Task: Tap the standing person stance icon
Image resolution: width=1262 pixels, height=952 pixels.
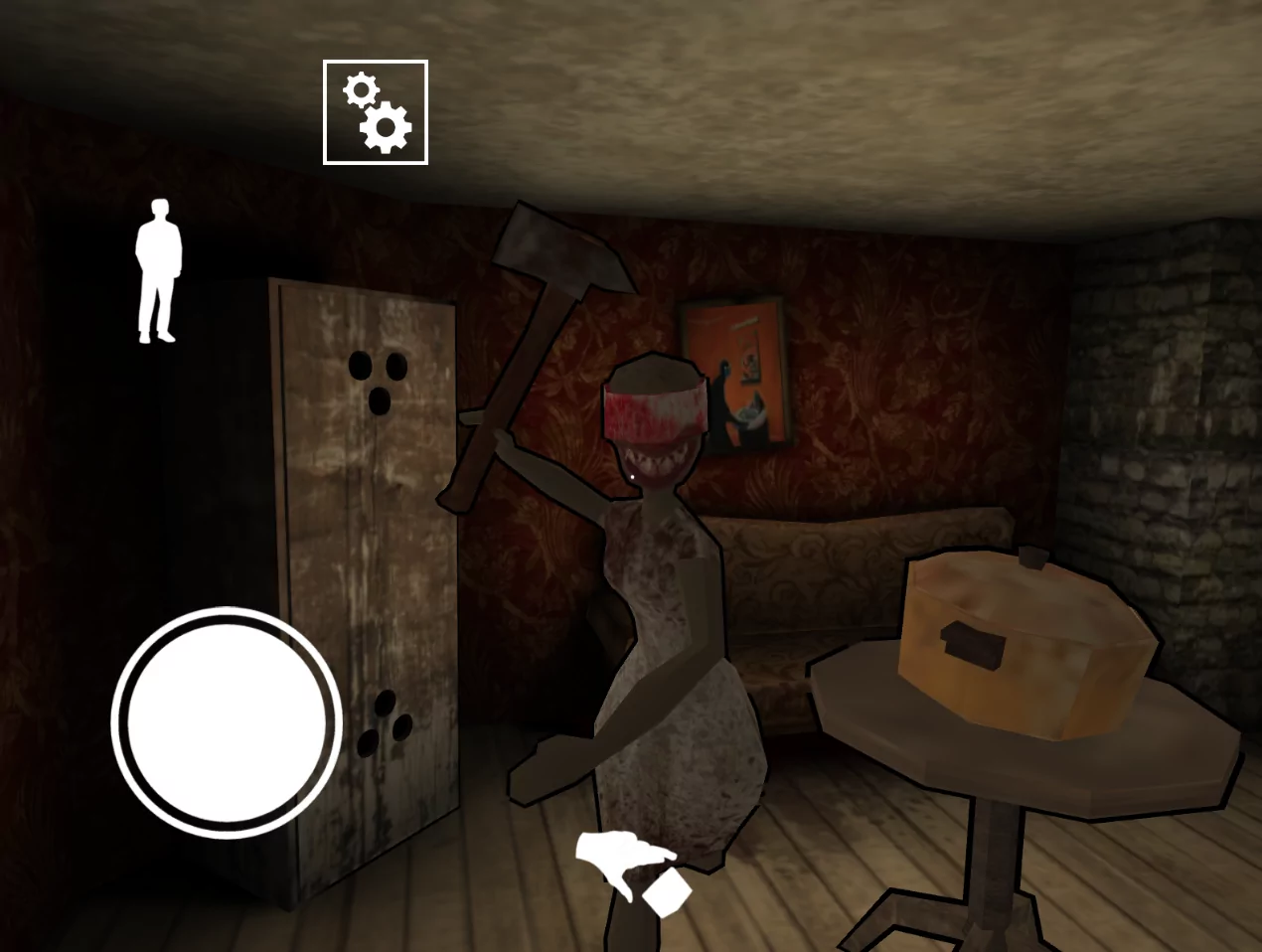Action: pos(158,271)
